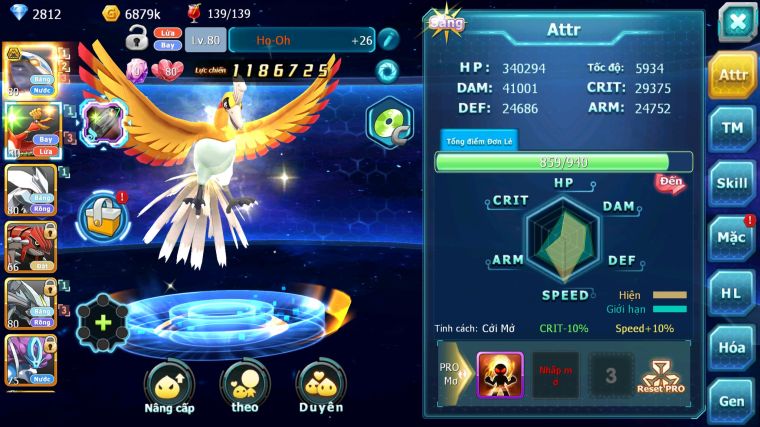Click the red Đến button
The width and height of the screenshot is (760, 427).
point(670,183)
